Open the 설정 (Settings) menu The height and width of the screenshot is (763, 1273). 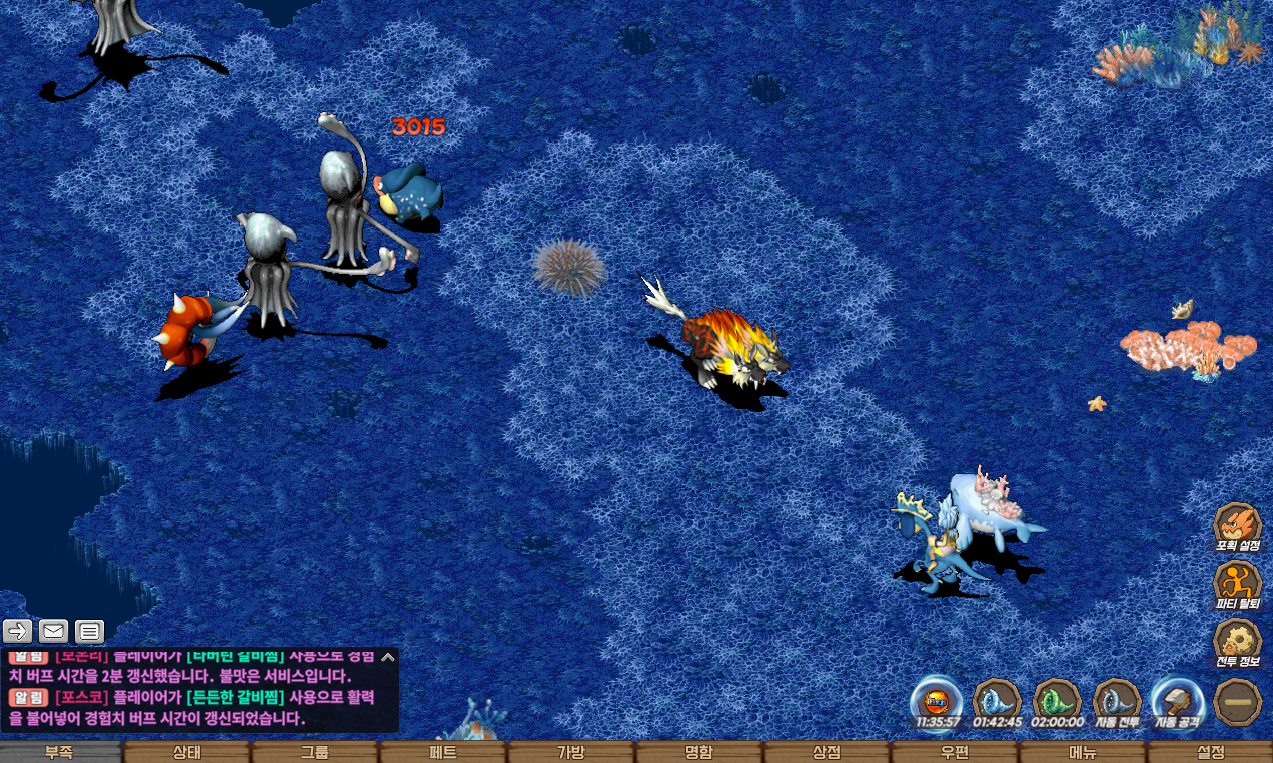point(1210,752)
